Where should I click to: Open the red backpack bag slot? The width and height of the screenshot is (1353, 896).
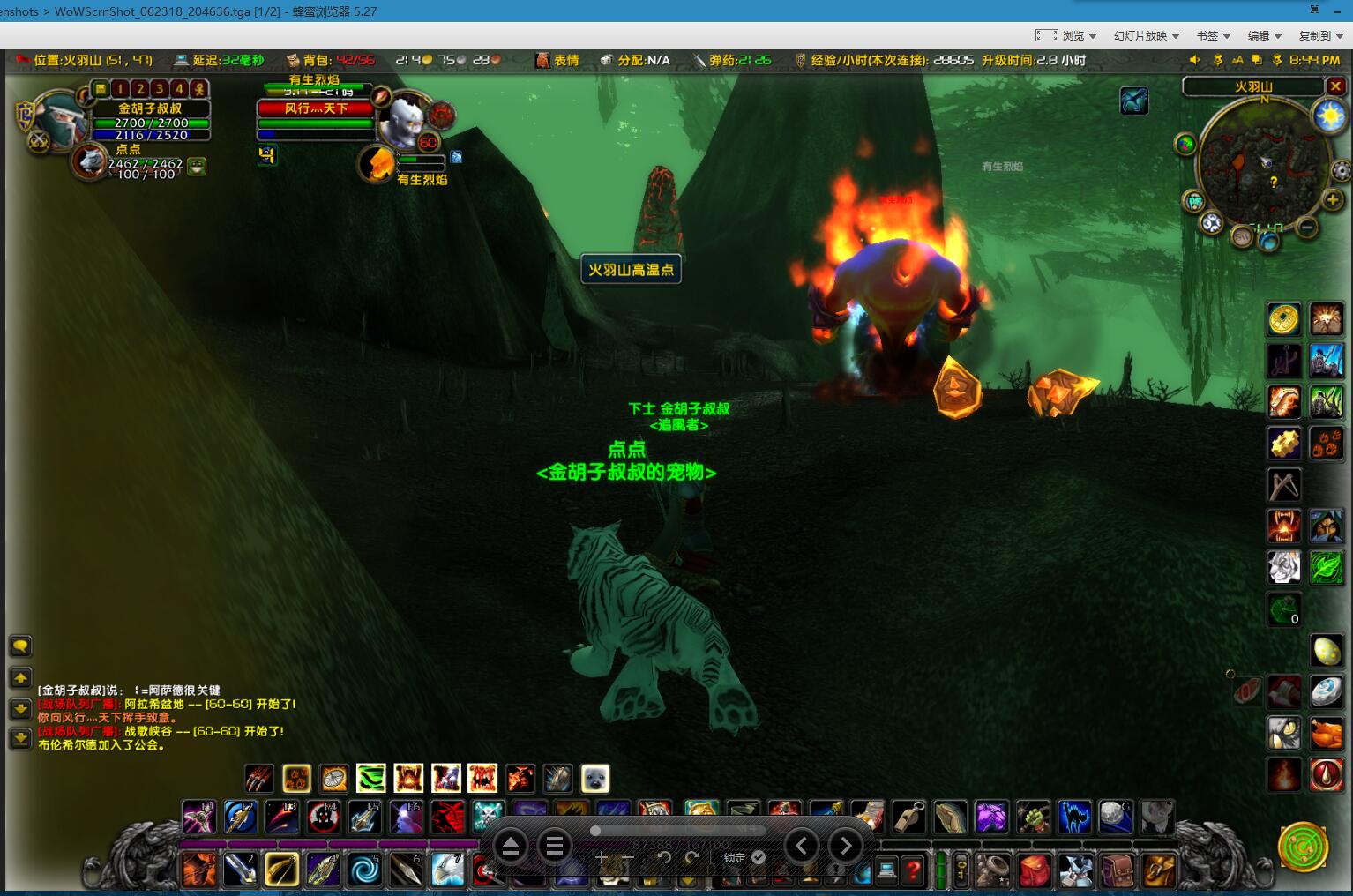[1034, 871]
